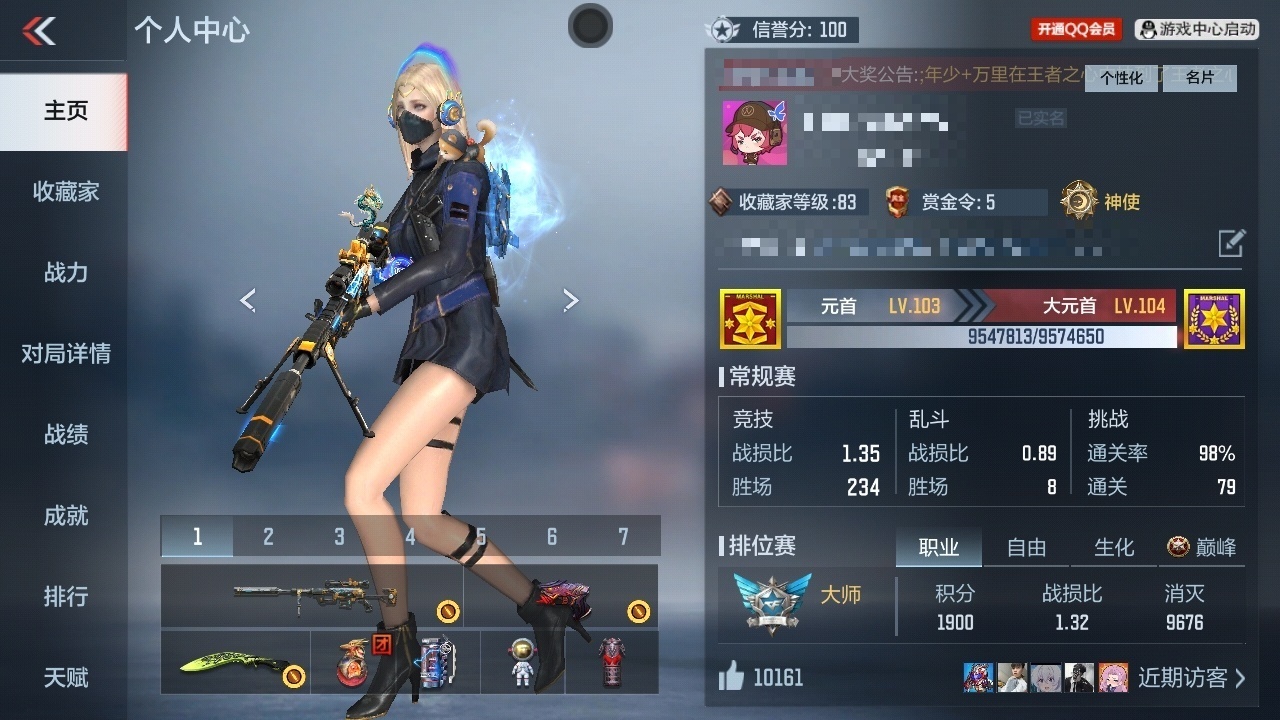View the 排行 rankings page

(65, 597)
